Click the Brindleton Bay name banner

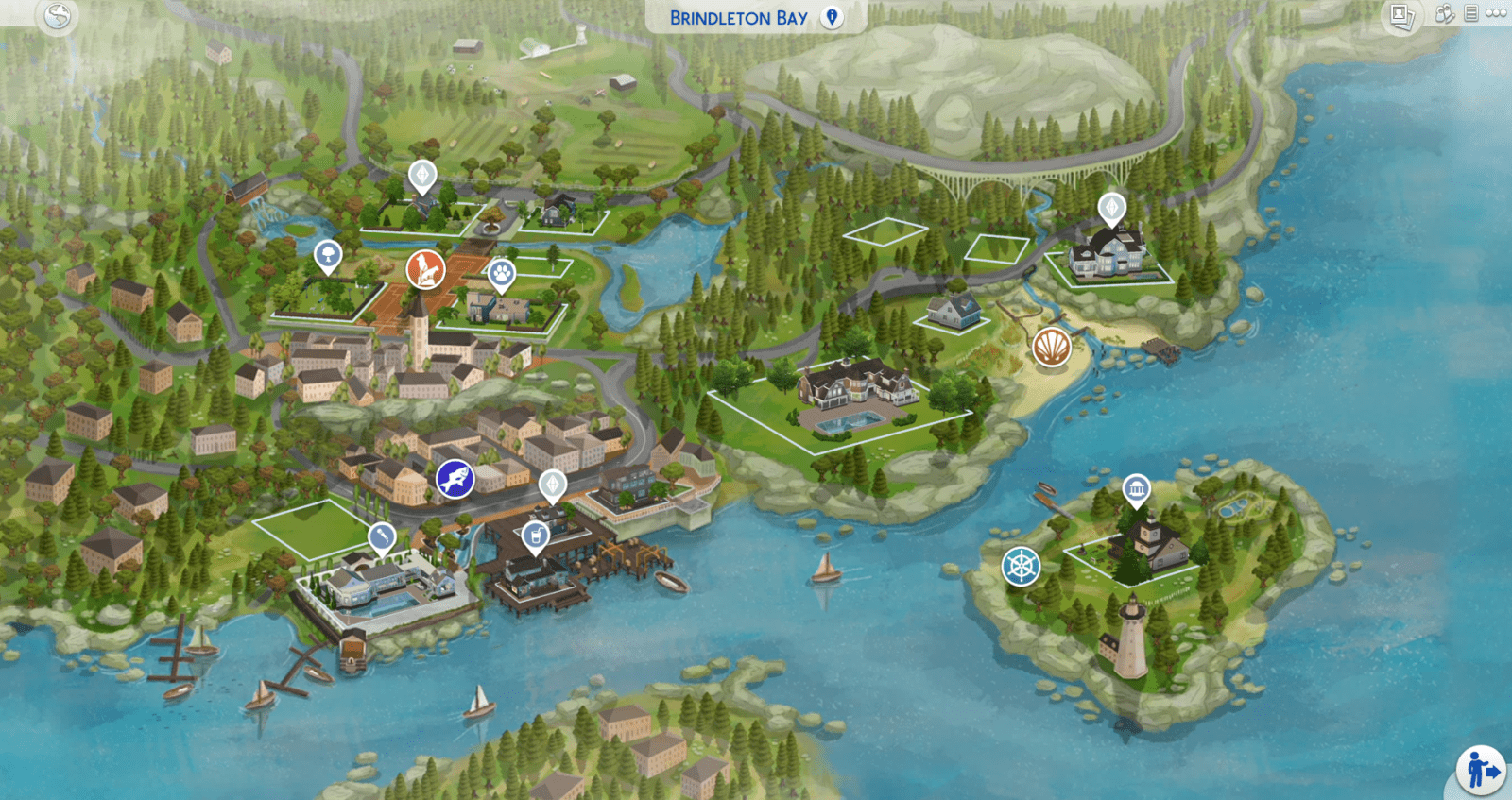(x=737, y=16)
